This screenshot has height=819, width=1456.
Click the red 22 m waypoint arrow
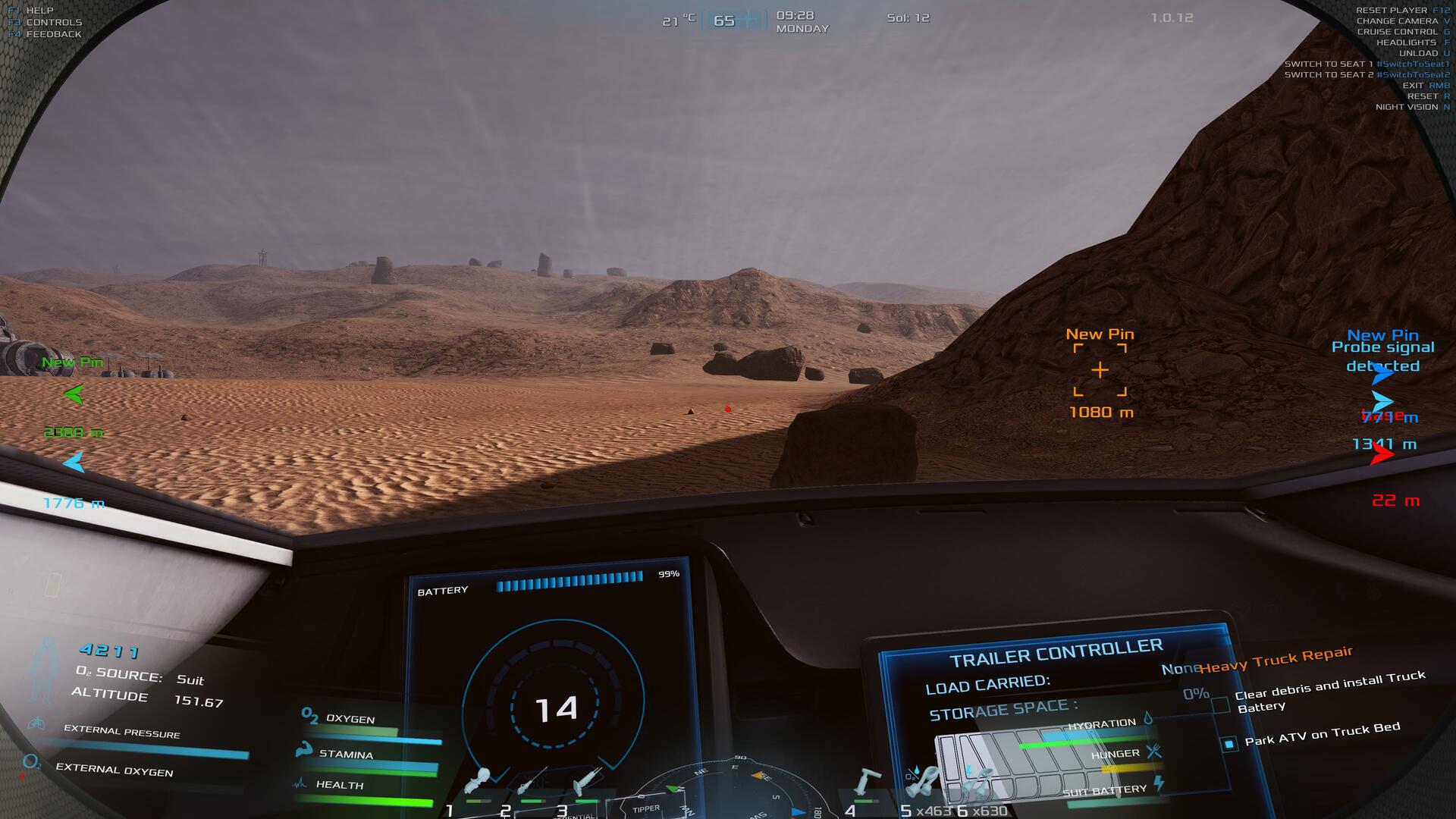pos(1382,454)
